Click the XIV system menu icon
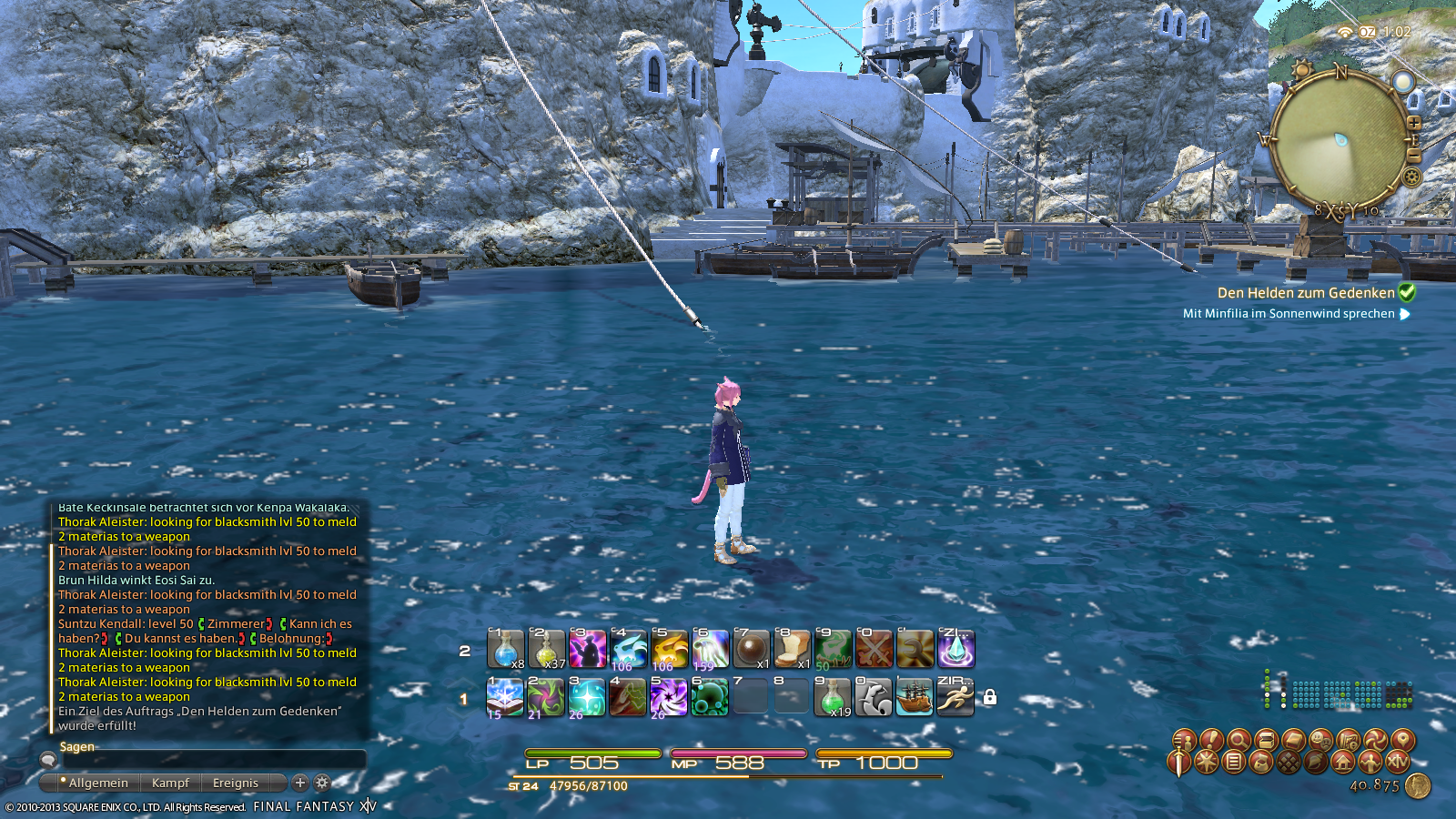 [1398, 762]
